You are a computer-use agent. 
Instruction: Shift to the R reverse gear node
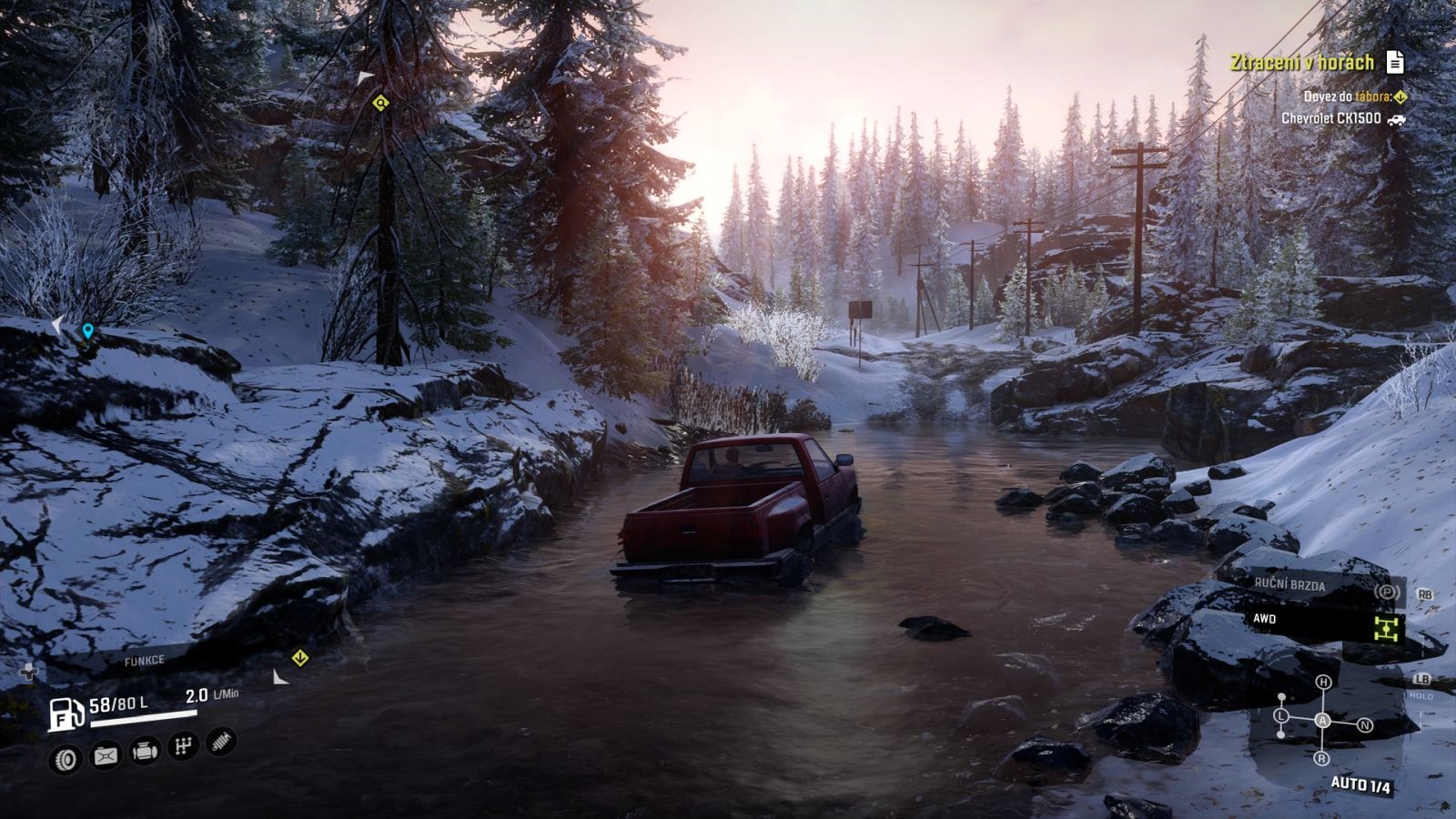(1321, 758)
